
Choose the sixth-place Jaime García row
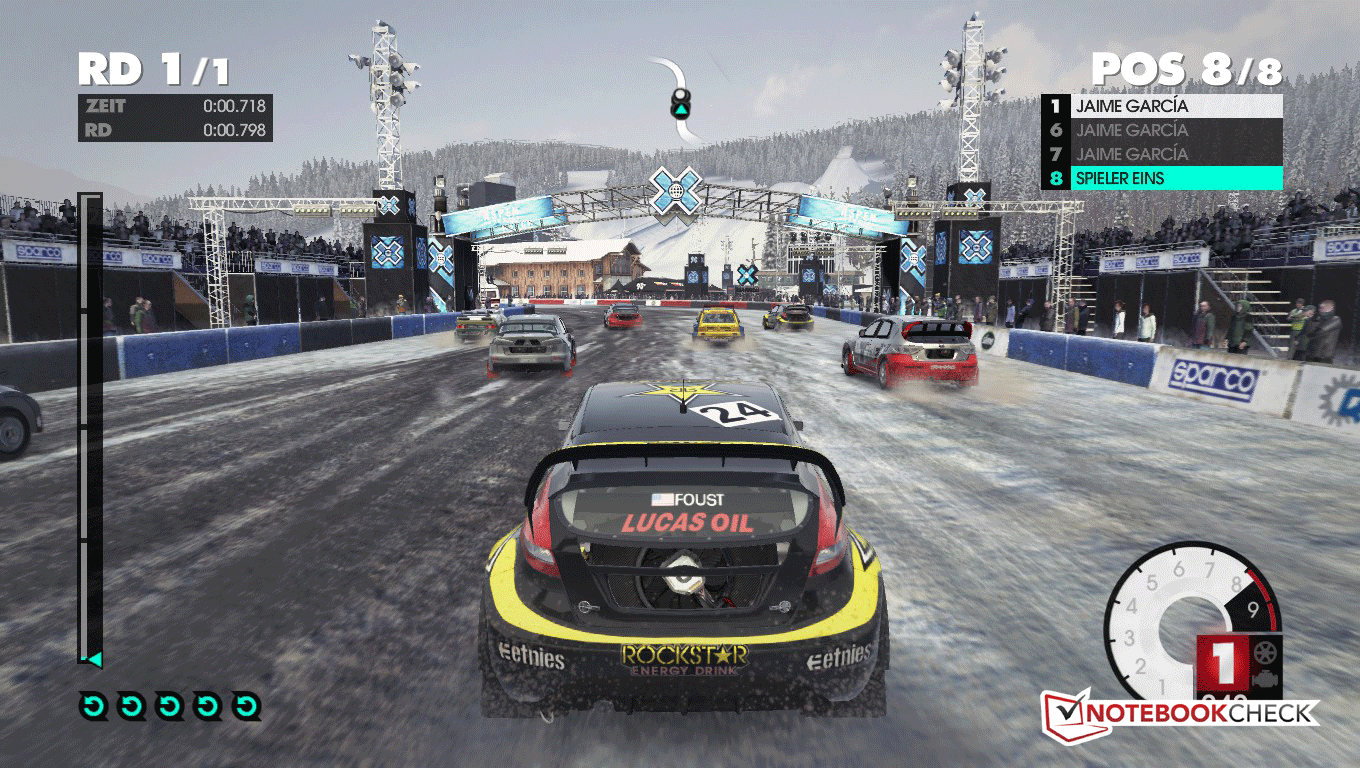1162,130
